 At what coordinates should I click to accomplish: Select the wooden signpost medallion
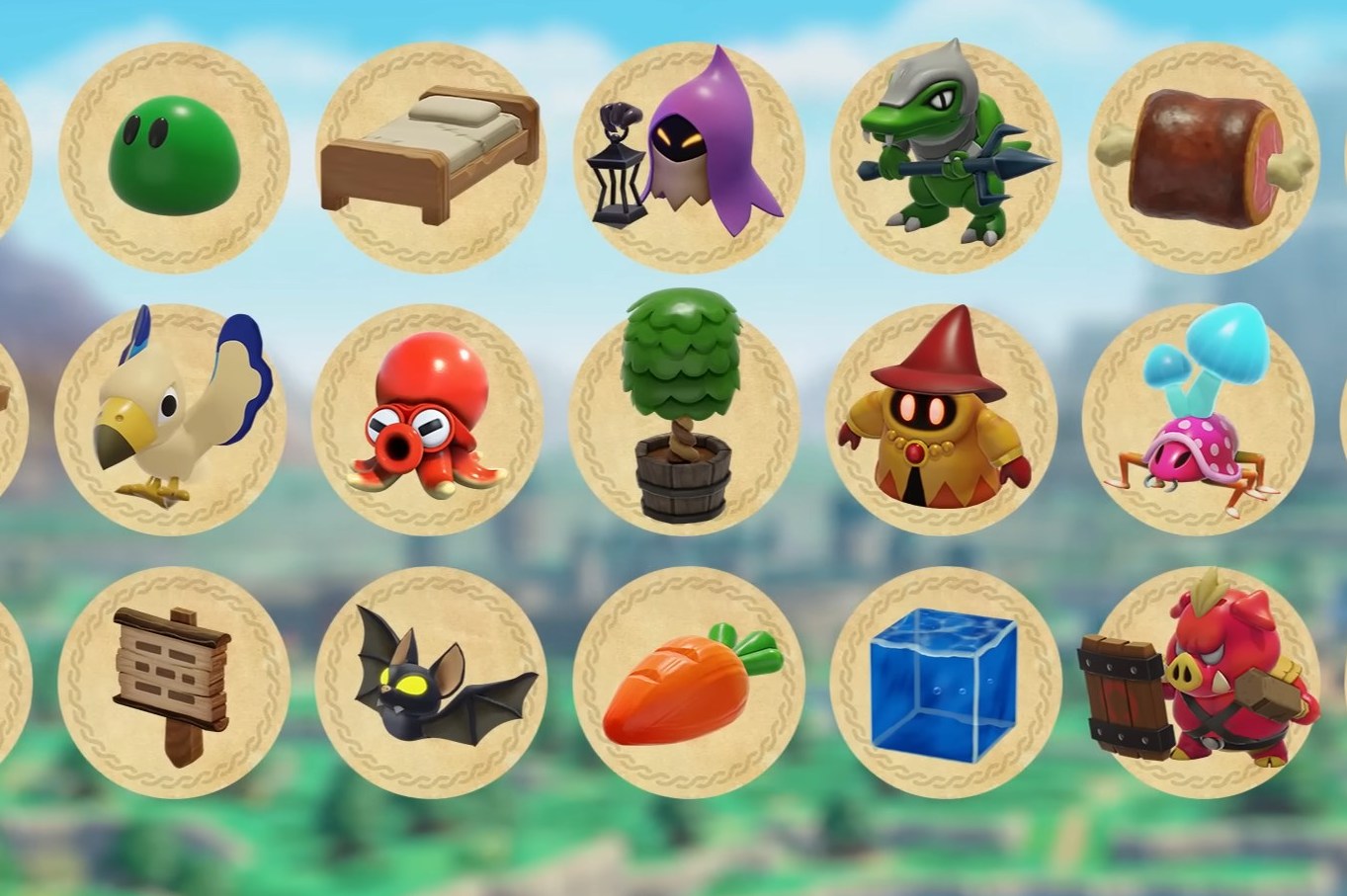click(178, 682)
